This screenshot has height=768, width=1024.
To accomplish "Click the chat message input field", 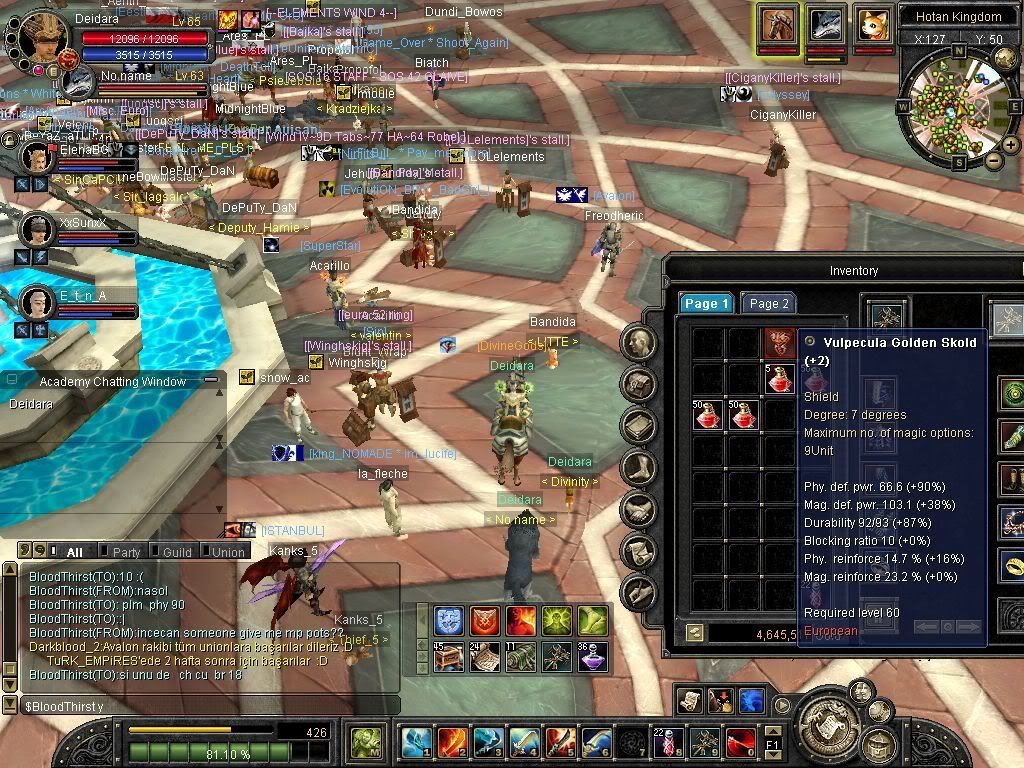I will click(200, 706).
